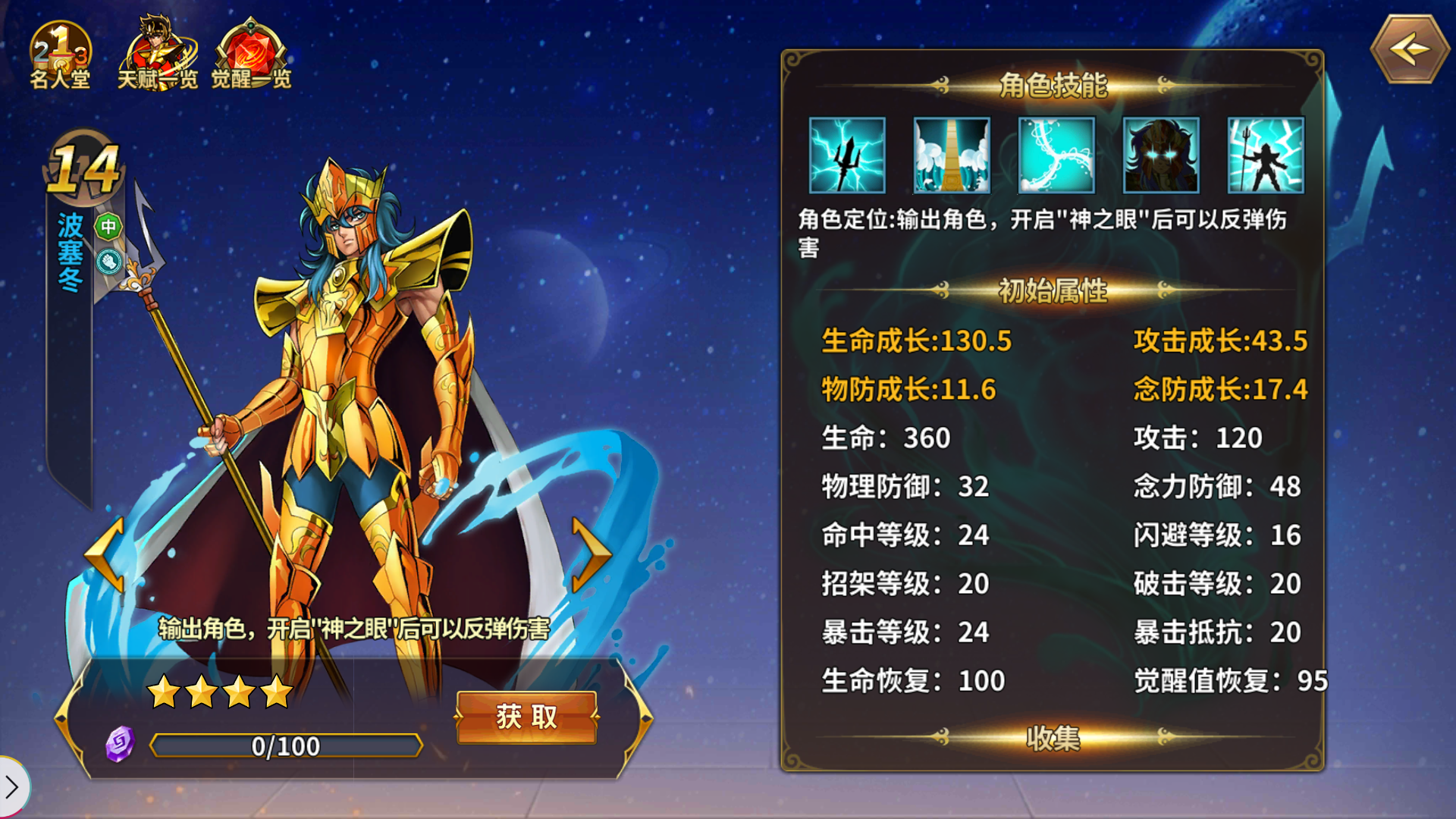Inspect the cyan energy slash skill icon
1456x819 pixels.
pos(1056,155)
